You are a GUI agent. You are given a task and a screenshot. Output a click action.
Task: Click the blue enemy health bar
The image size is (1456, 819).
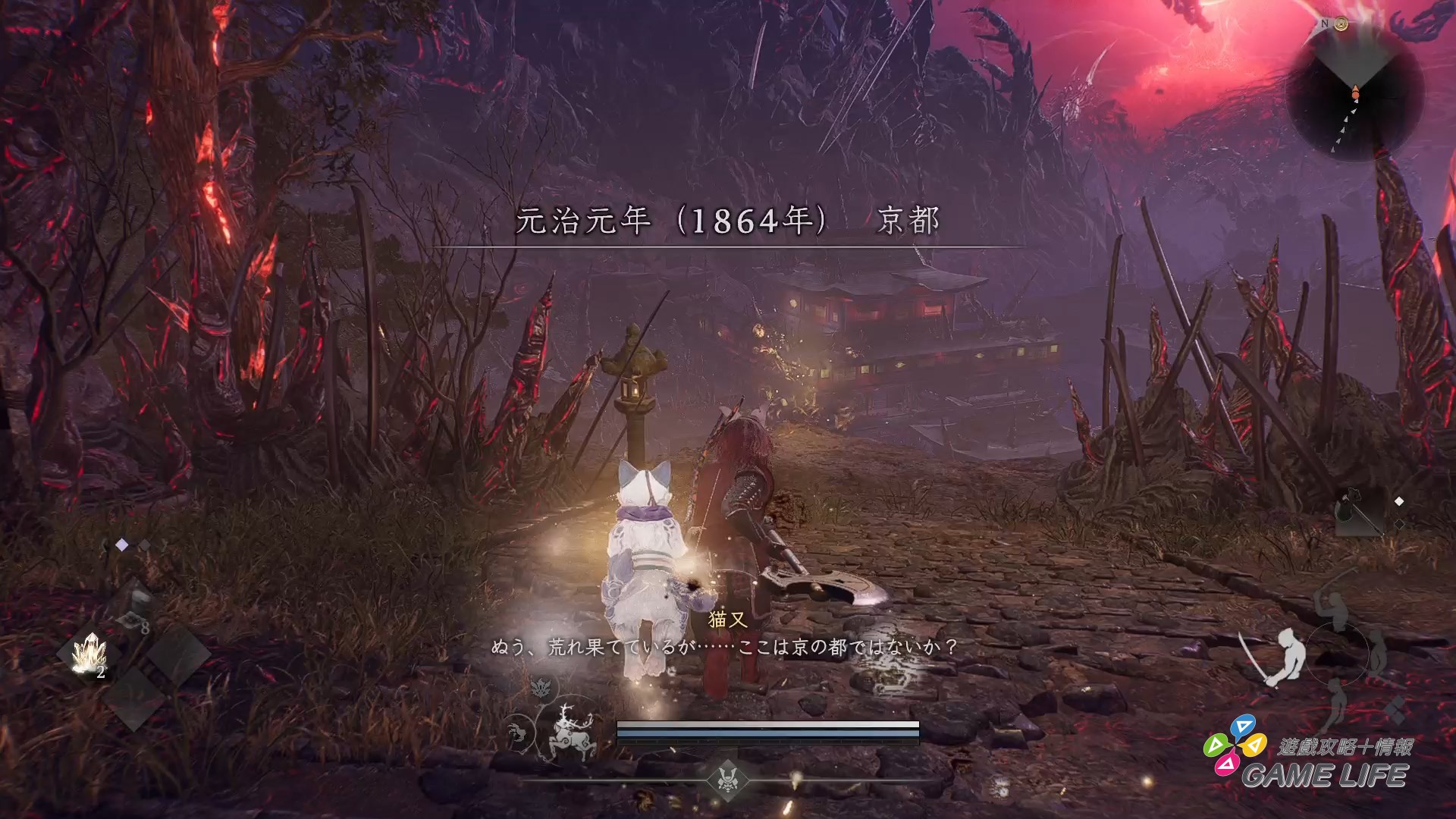(x=766, y=733)
